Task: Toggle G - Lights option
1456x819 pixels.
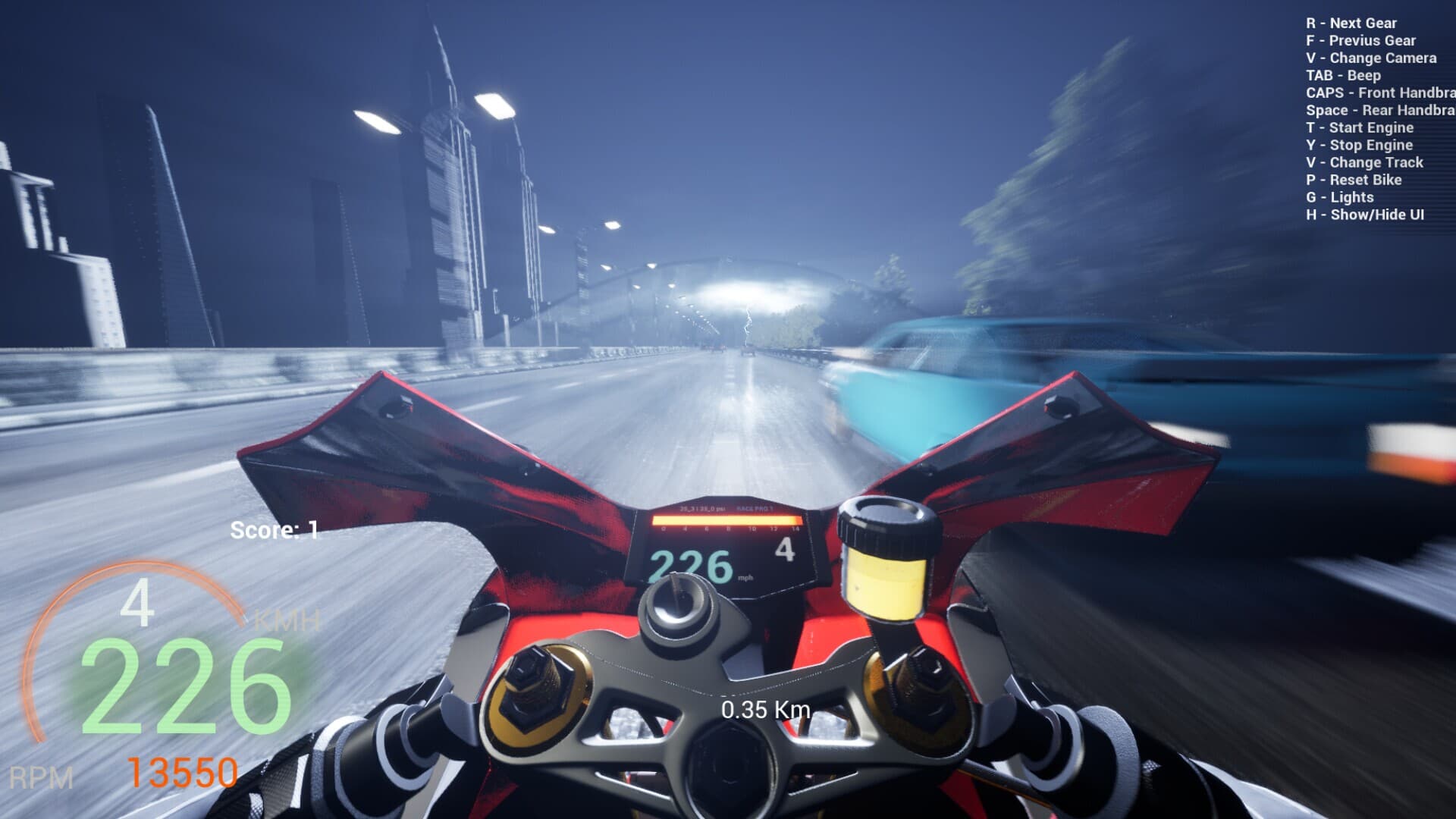Action: click(x=1339, y=196)
